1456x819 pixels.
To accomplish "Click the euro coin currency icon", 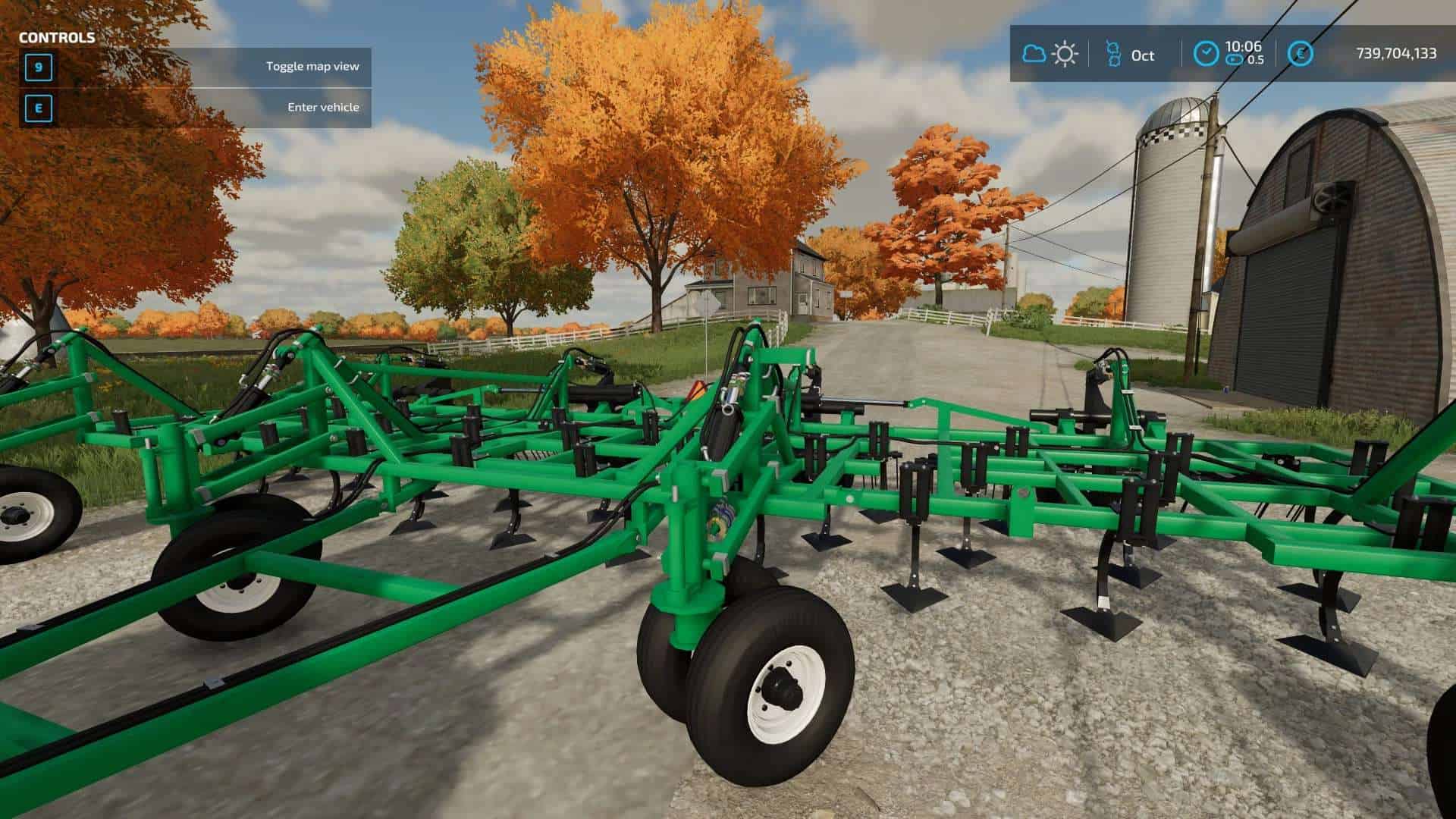I will pyautogui.click(x=1300, y=53).
